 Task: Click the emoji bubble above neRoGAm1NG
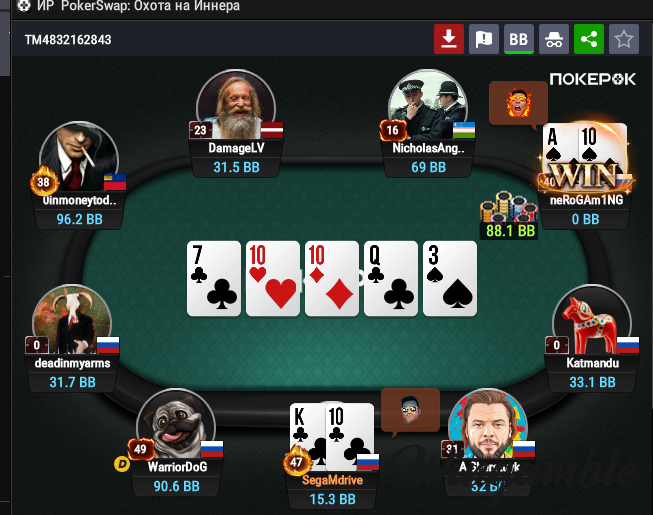(x=519, y=102)
